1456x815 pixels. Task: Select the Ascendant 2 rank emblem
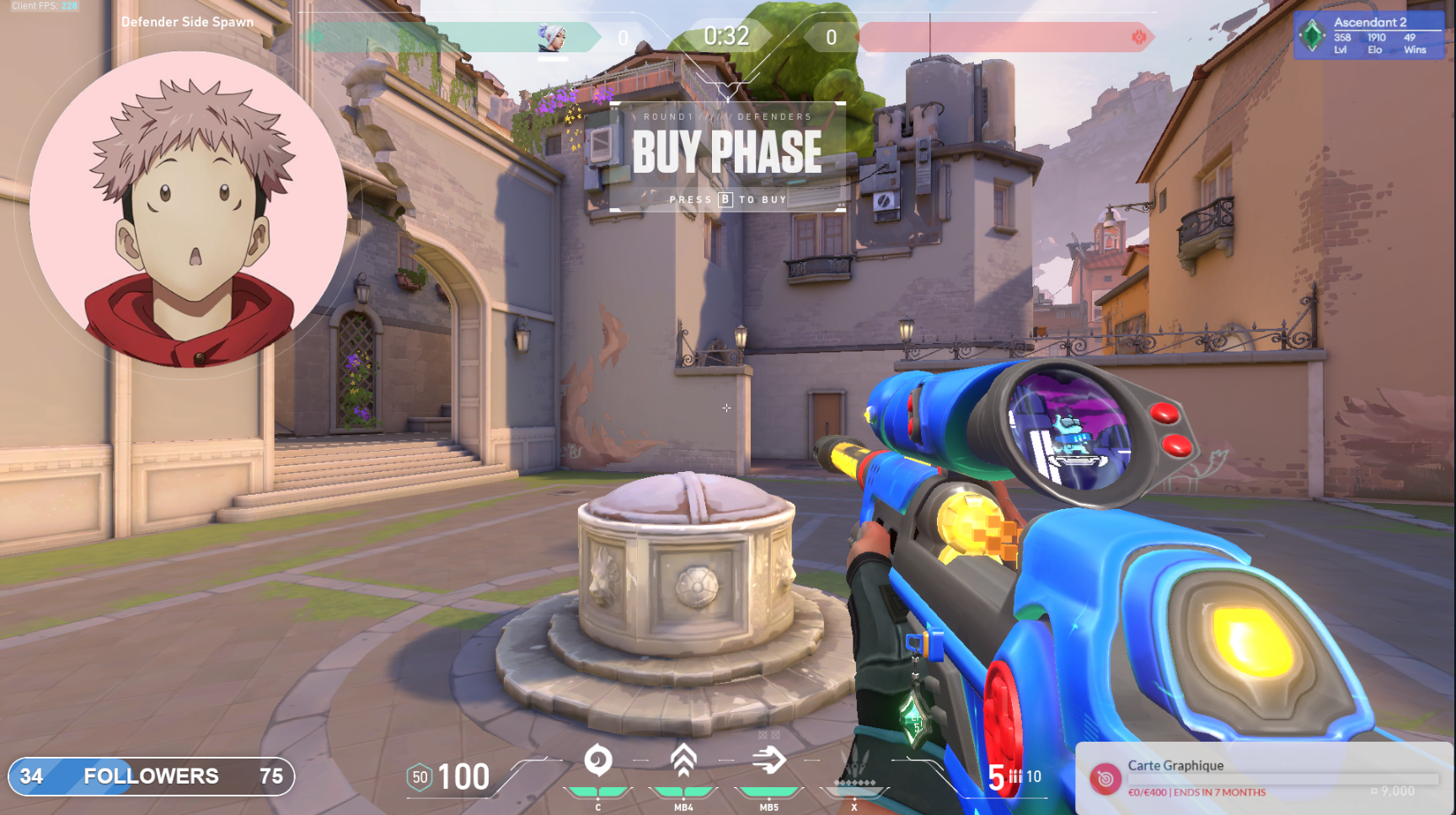(x=1312, y=34)
